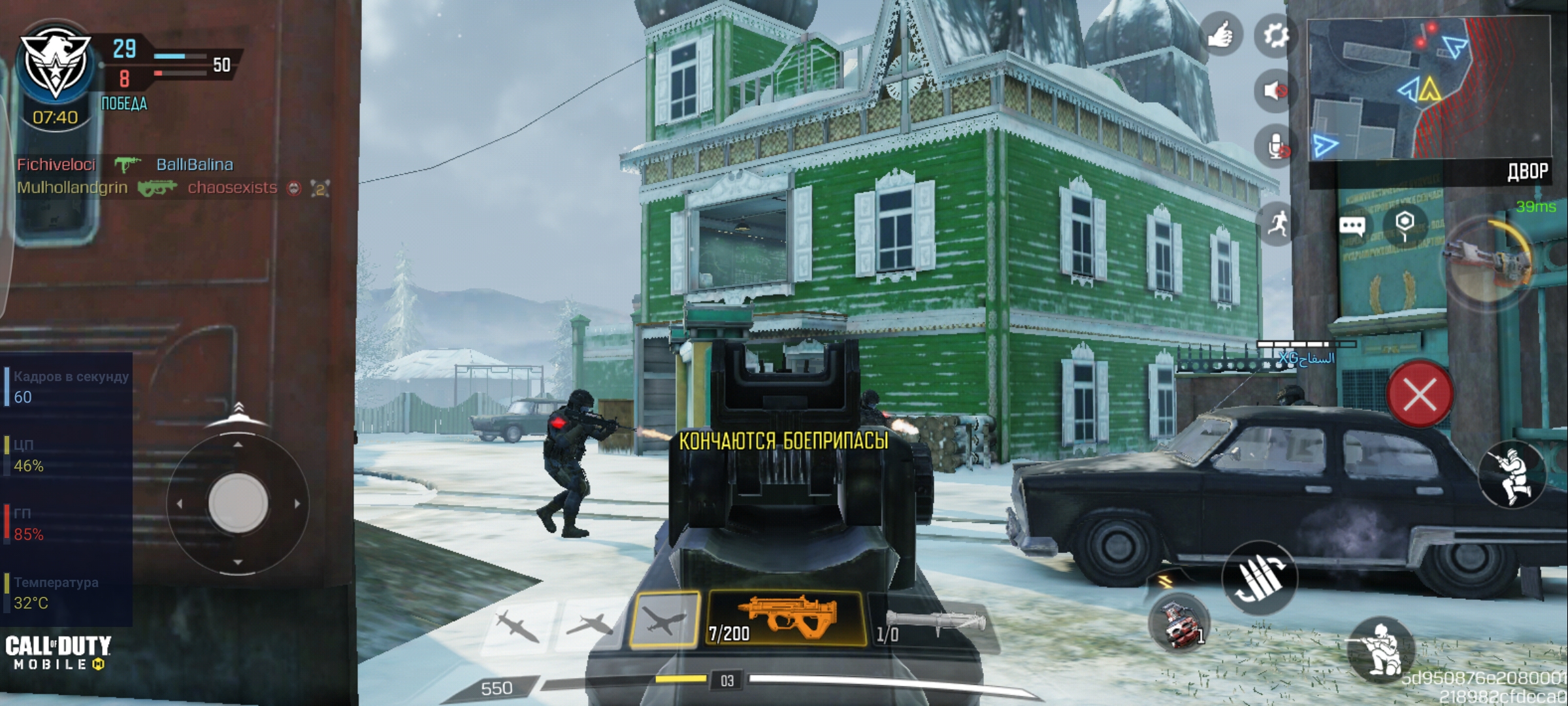Throw the grenade with count 1
The height and width of the screenshot is (706, 1568).
1179,622
